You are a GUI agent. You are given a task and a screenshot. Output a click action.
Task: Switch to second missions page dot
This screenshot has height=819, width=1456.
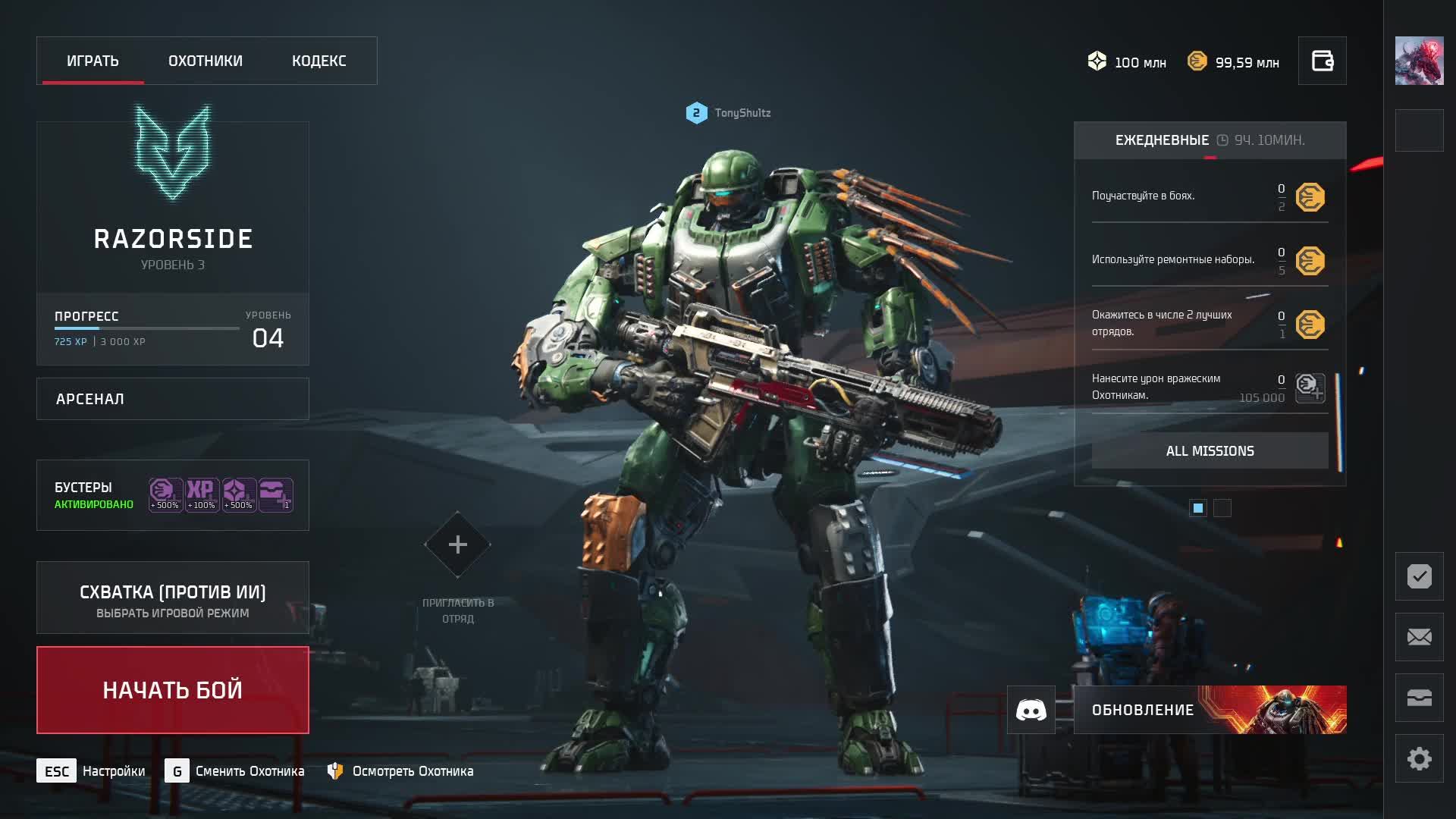(x=1222, y=508)
